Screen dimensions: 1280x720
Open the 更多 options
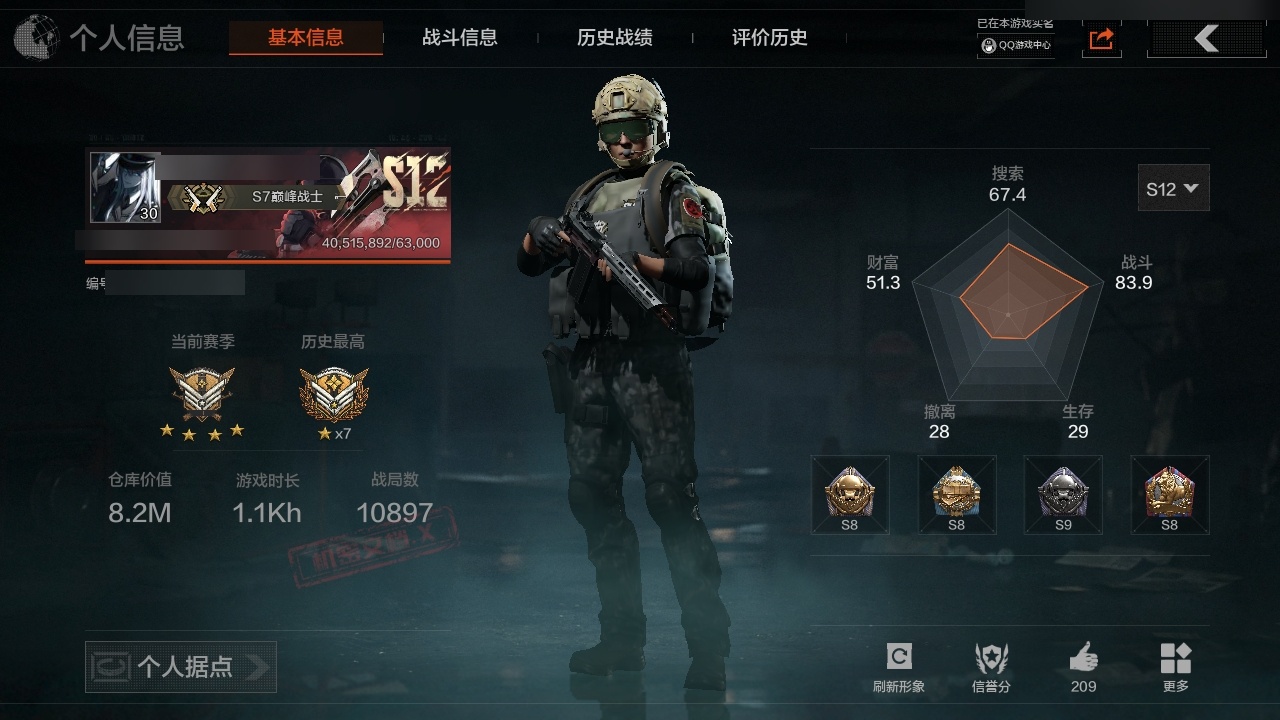point(1175,667)
